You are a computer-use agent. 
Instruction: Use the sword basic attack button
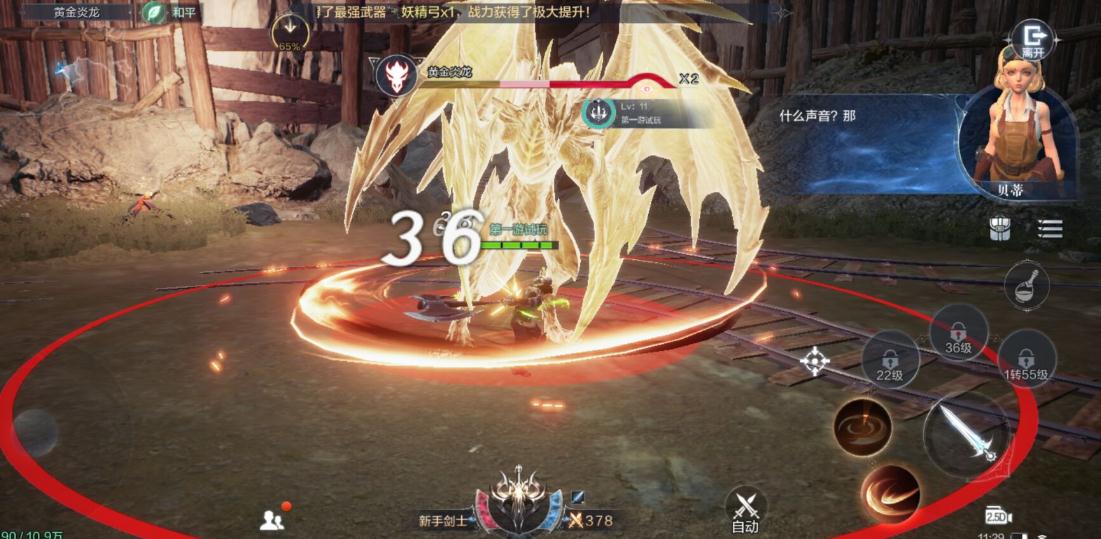tap(966, 435)
